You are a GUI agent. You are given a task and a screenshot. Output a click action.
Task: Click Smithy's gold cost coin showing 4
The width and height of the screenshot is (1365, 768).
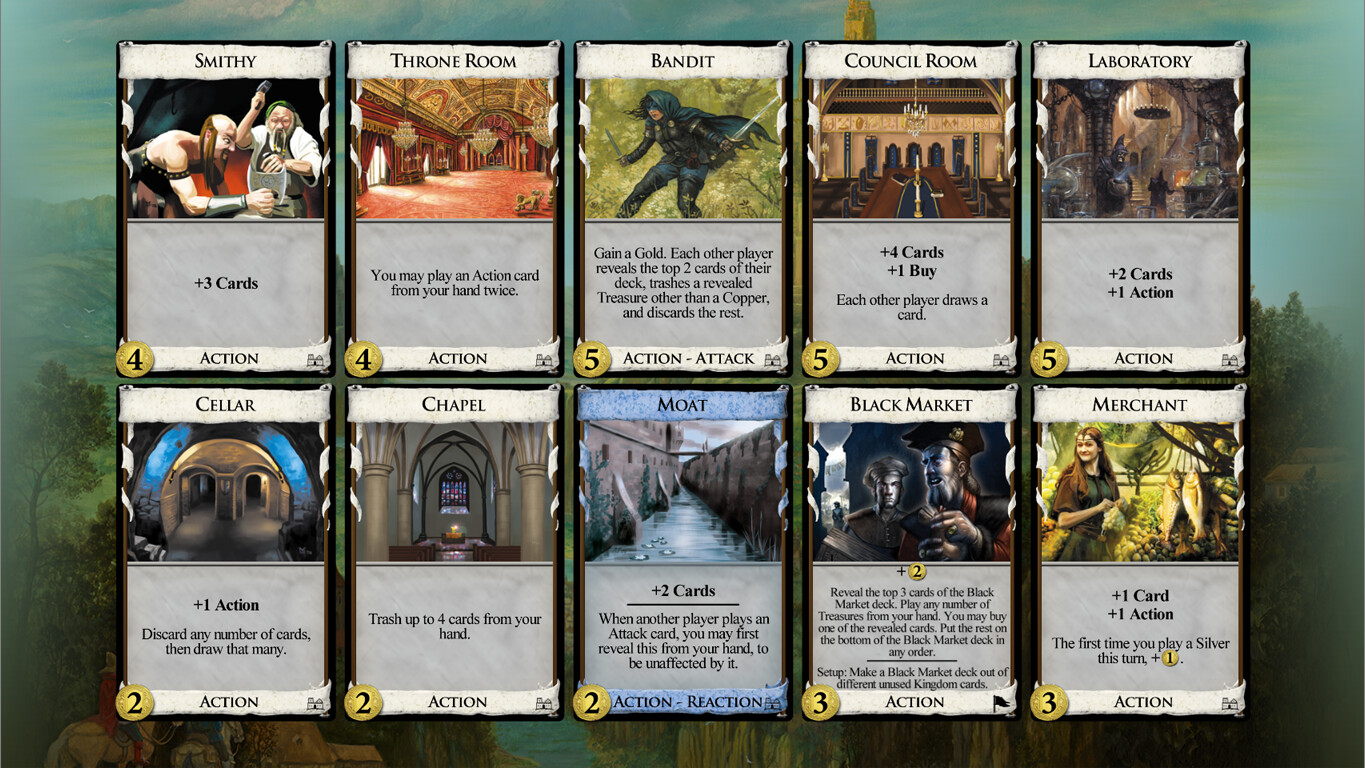click(136, 358)
